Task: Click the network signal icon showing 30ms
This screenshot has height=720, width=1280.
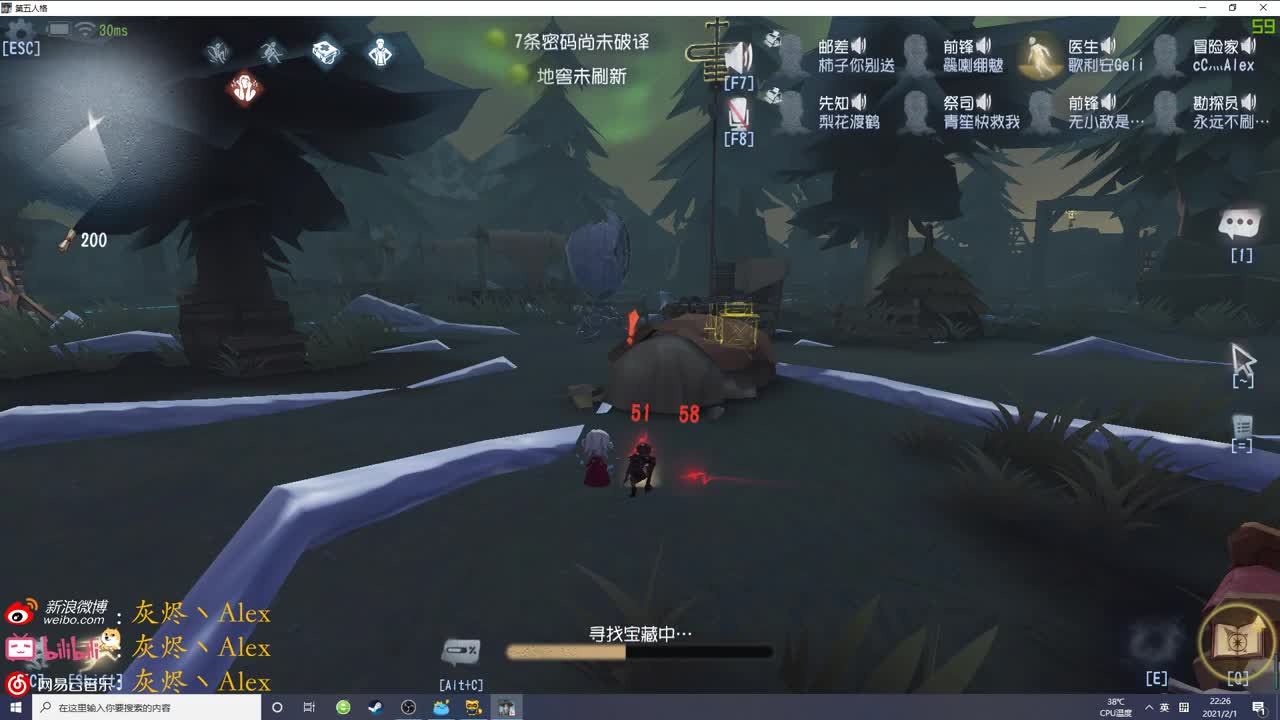Action: click(86, 31)
